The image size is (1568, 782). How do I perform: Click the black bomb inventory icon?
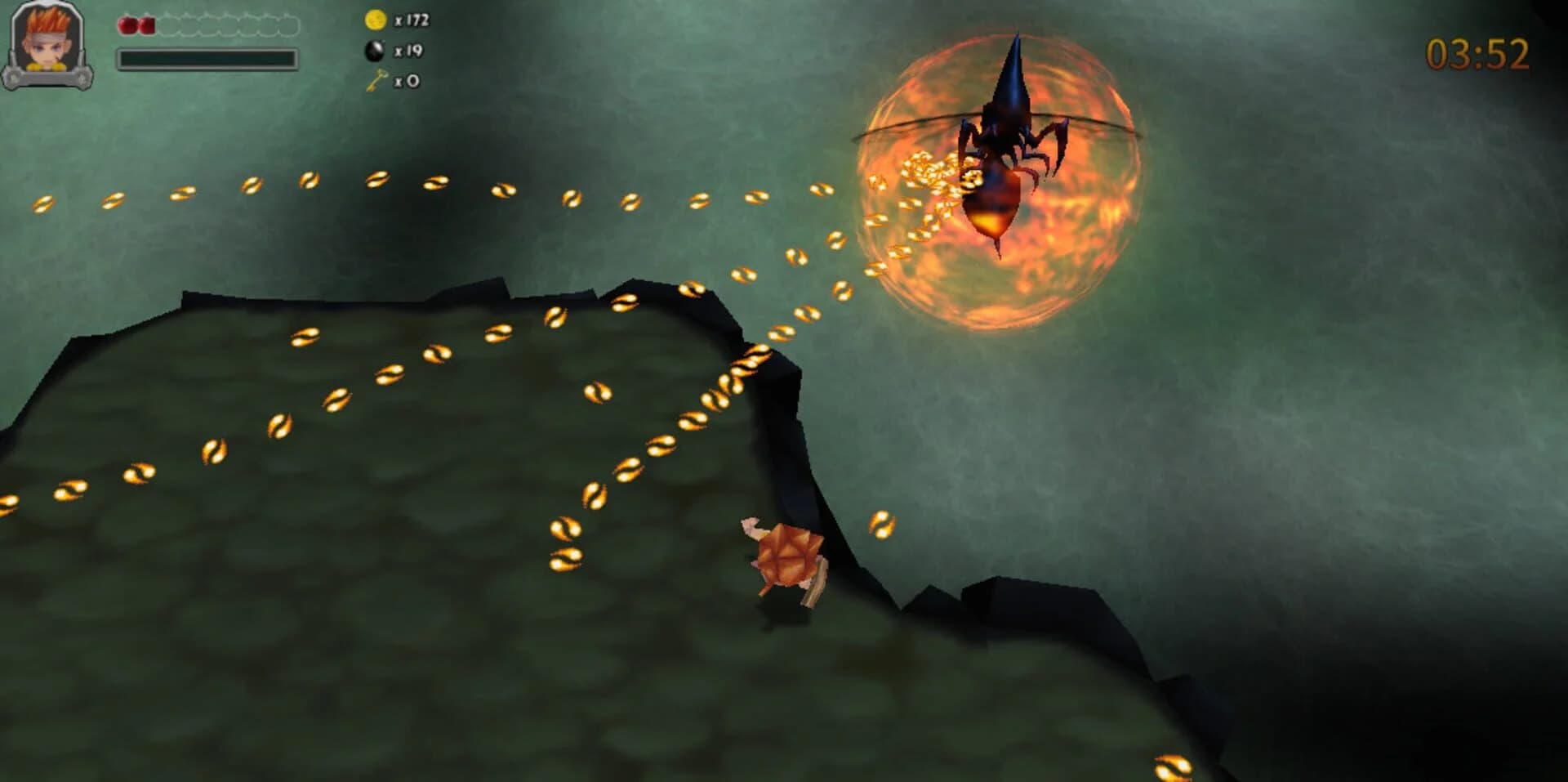[376, 51]
